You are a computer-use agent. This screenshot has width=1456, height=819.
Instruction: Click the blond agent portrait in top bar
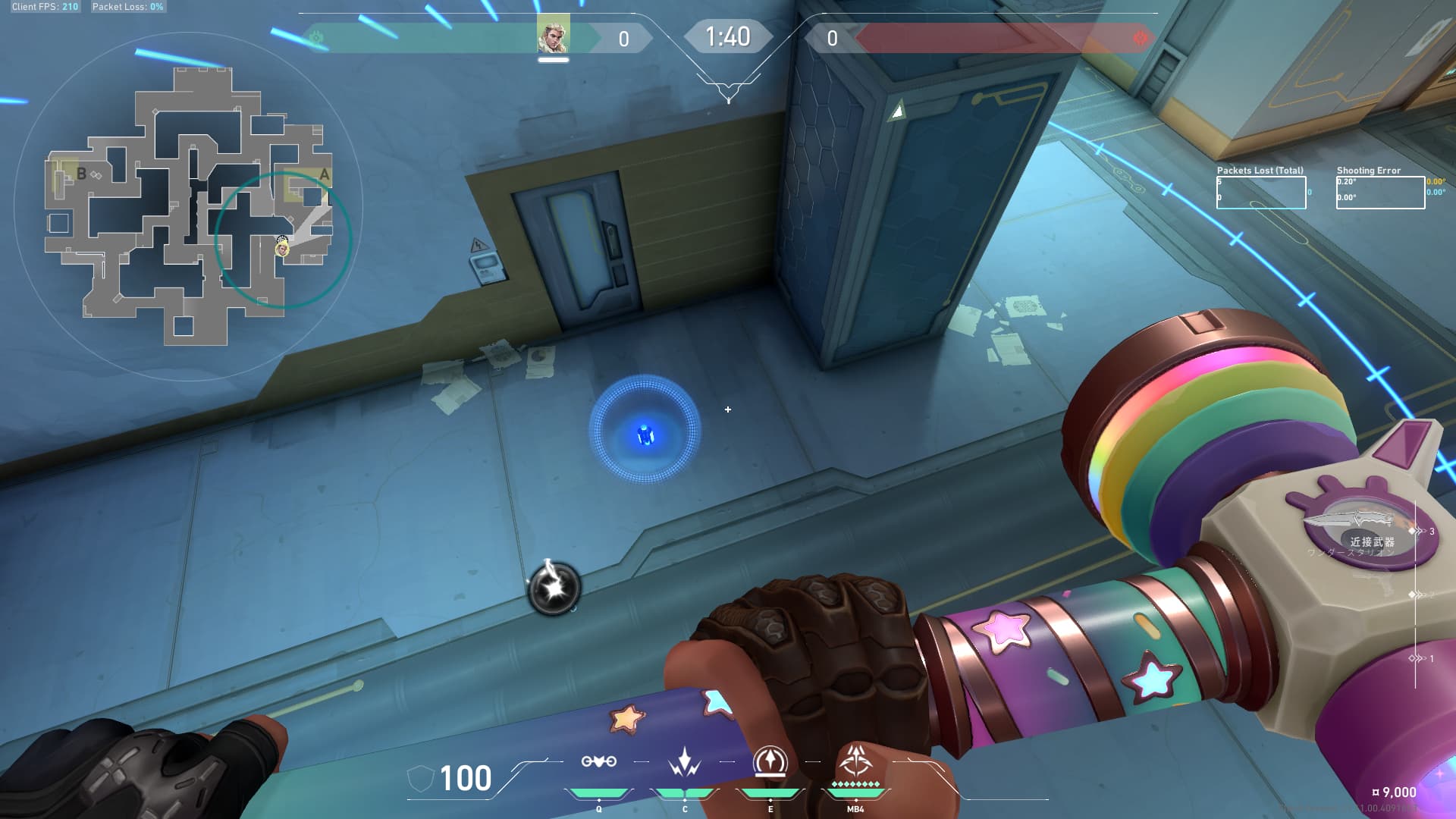point(553,36)
